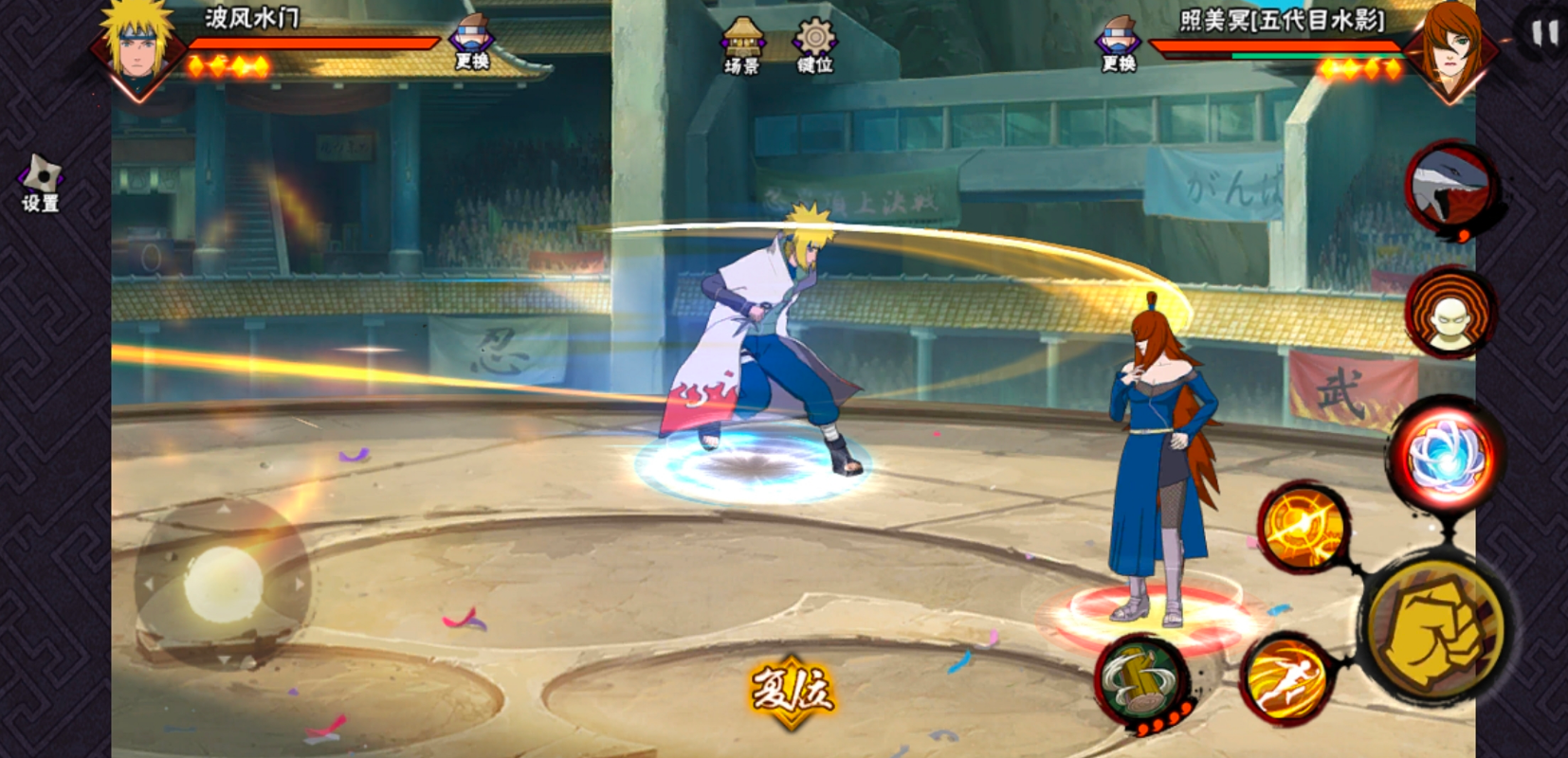Screen dimensions: 1568x758
Task: Hit the fist basic attack button
Action: tap(1434, 629)
